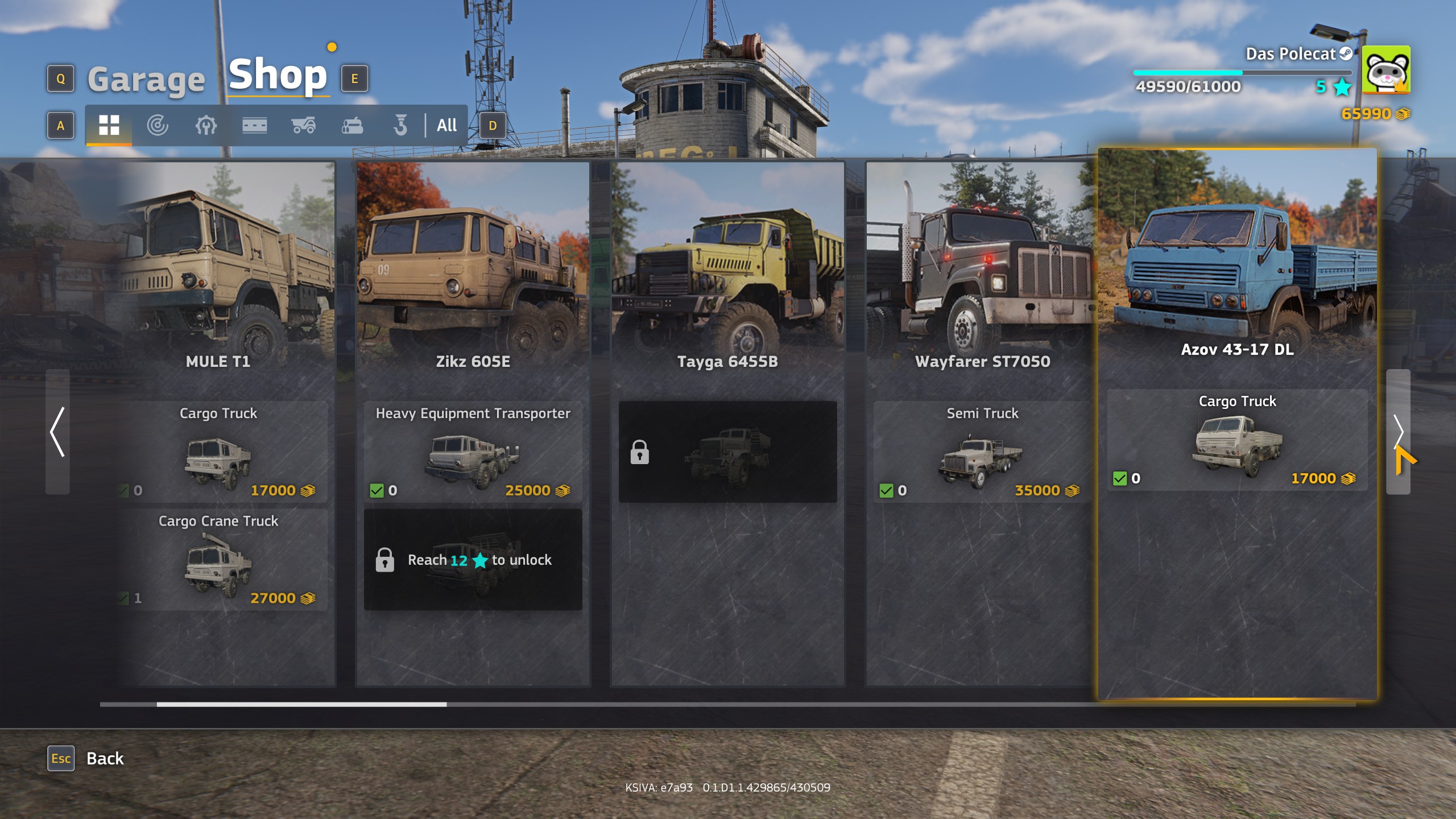Advance the vehicle list with right arrow
The image size is (1456, 819).
pyautogui.click(x=1398, y=432)
